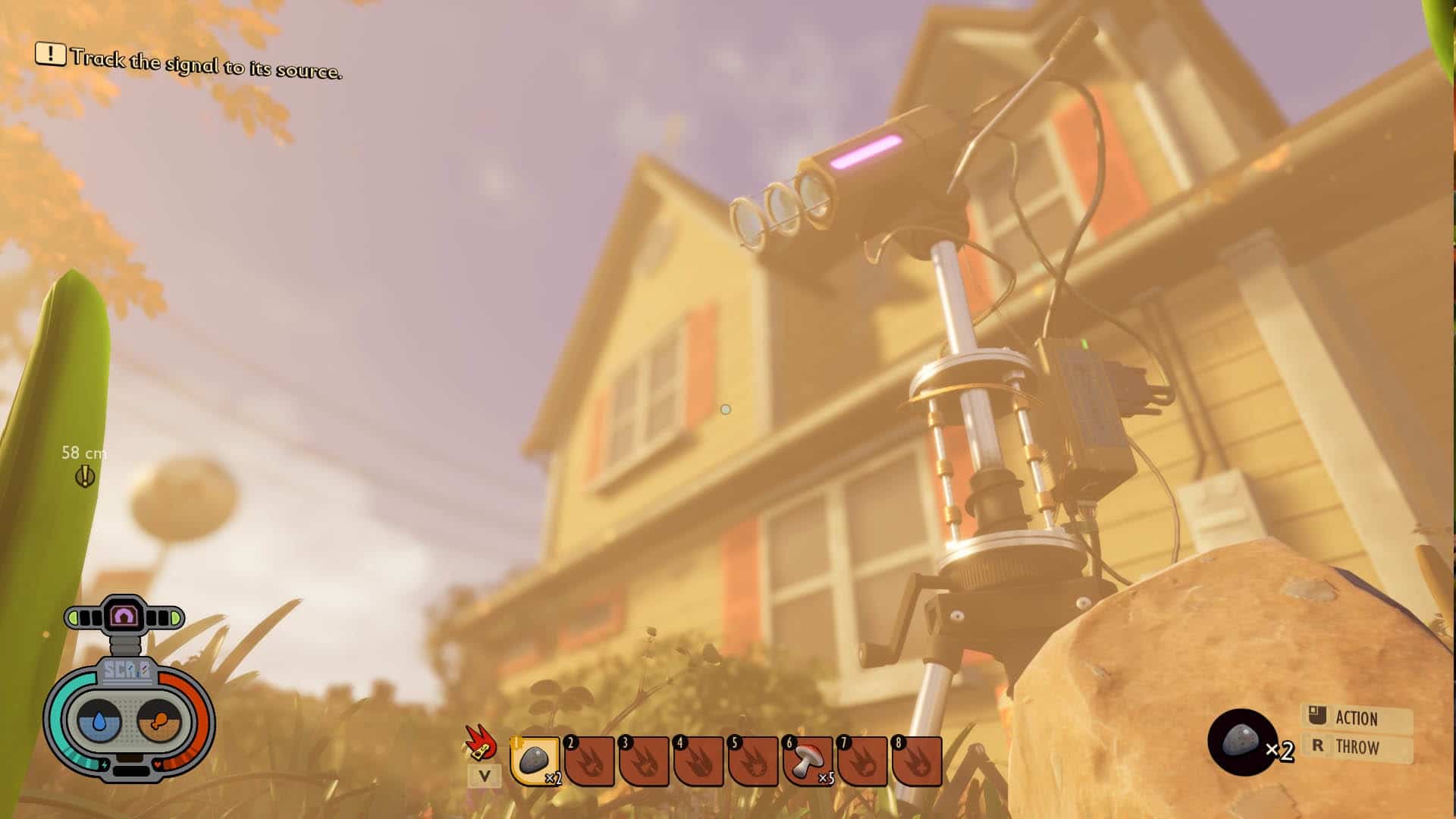The image size is (1456, 819).
Task: Click the equipped pebble icon
Action: [x=1241, y=741]
